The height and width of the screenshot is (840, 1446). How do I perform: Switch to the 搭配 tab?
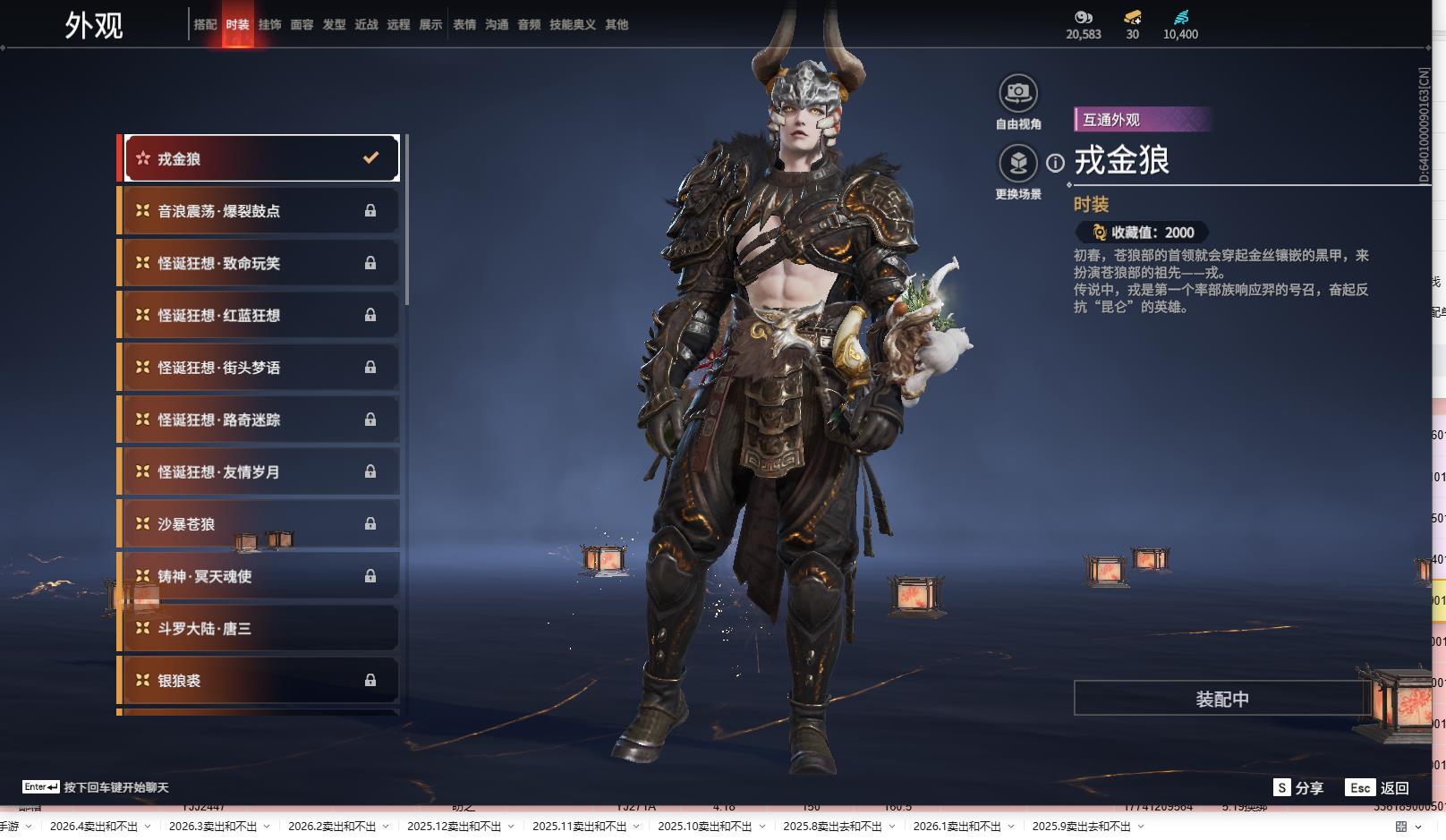point(205,25)
